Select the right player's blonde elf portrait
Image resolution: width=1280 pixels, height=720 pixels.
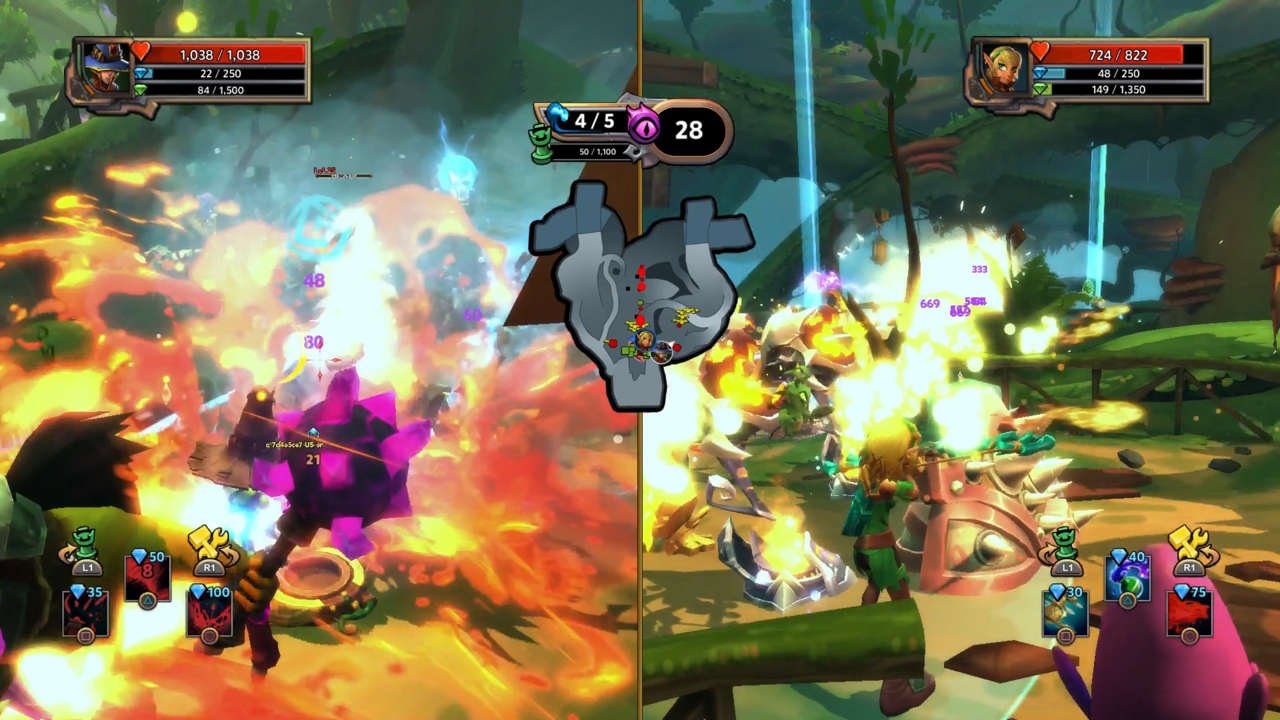click(1006, 70)
